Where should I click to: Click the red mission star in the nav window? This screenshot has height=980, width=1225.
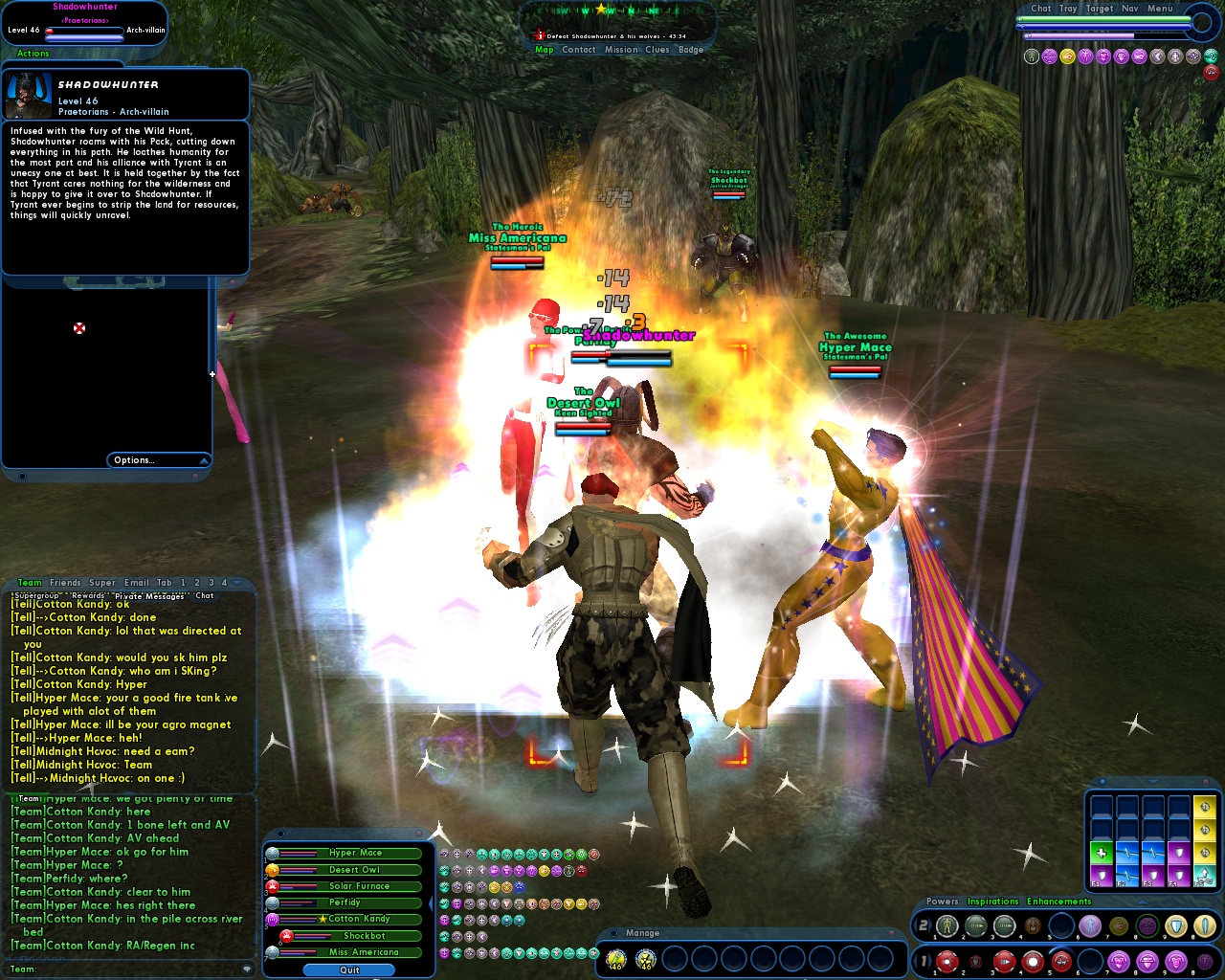tap(540, 32)
